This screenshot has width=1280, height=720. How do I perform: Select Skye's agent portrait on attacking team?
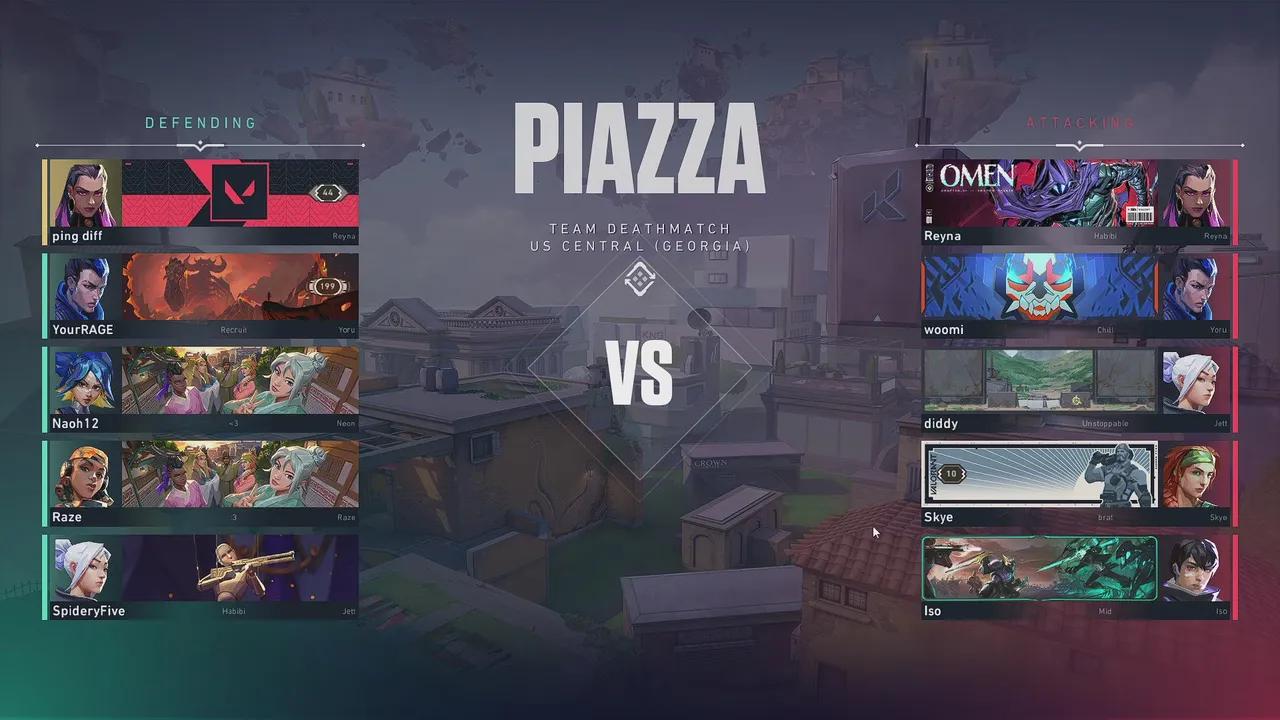pos(1198,475)
